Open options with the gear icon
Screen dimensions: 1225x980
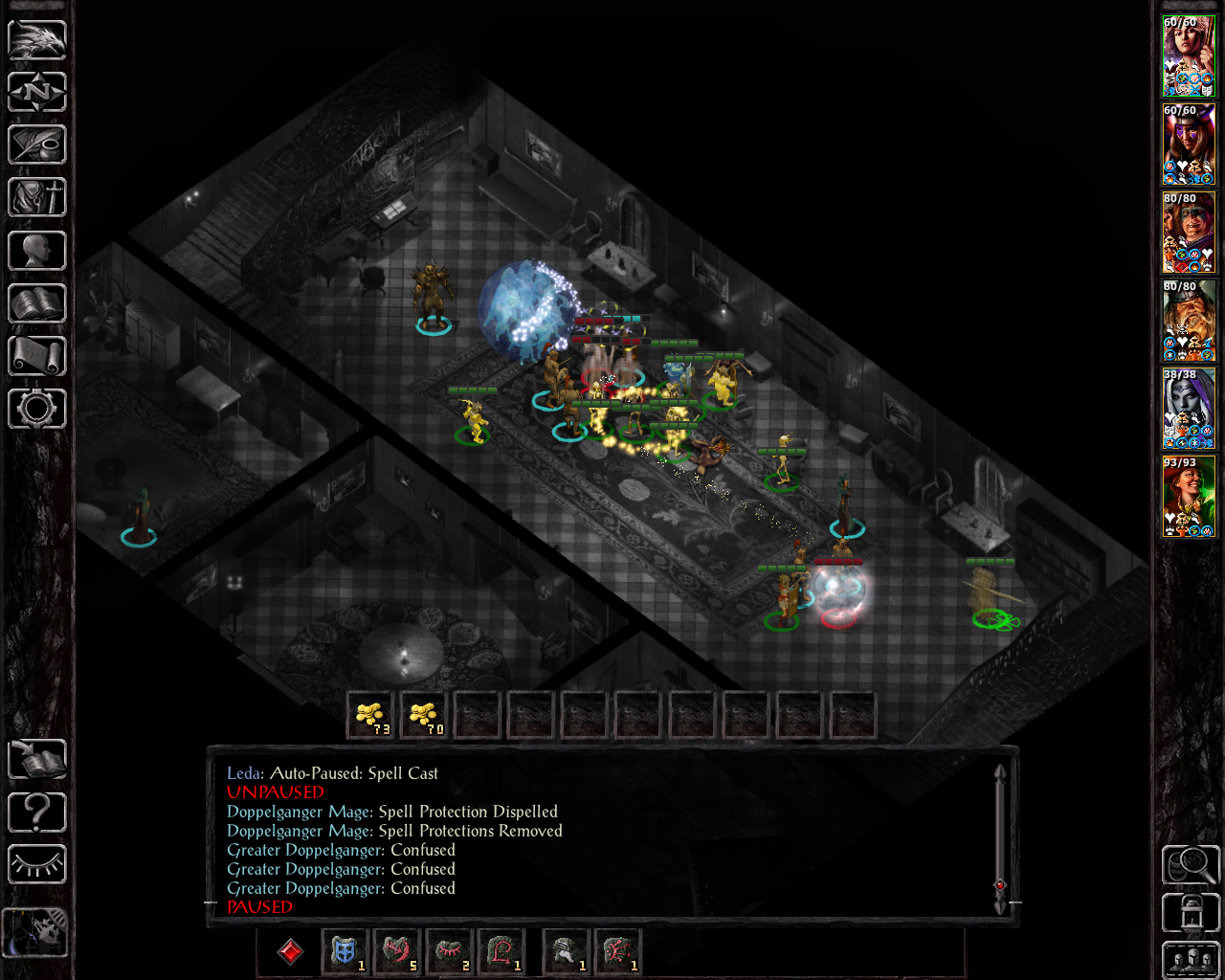pyautogui.click(x=37, y=409)
